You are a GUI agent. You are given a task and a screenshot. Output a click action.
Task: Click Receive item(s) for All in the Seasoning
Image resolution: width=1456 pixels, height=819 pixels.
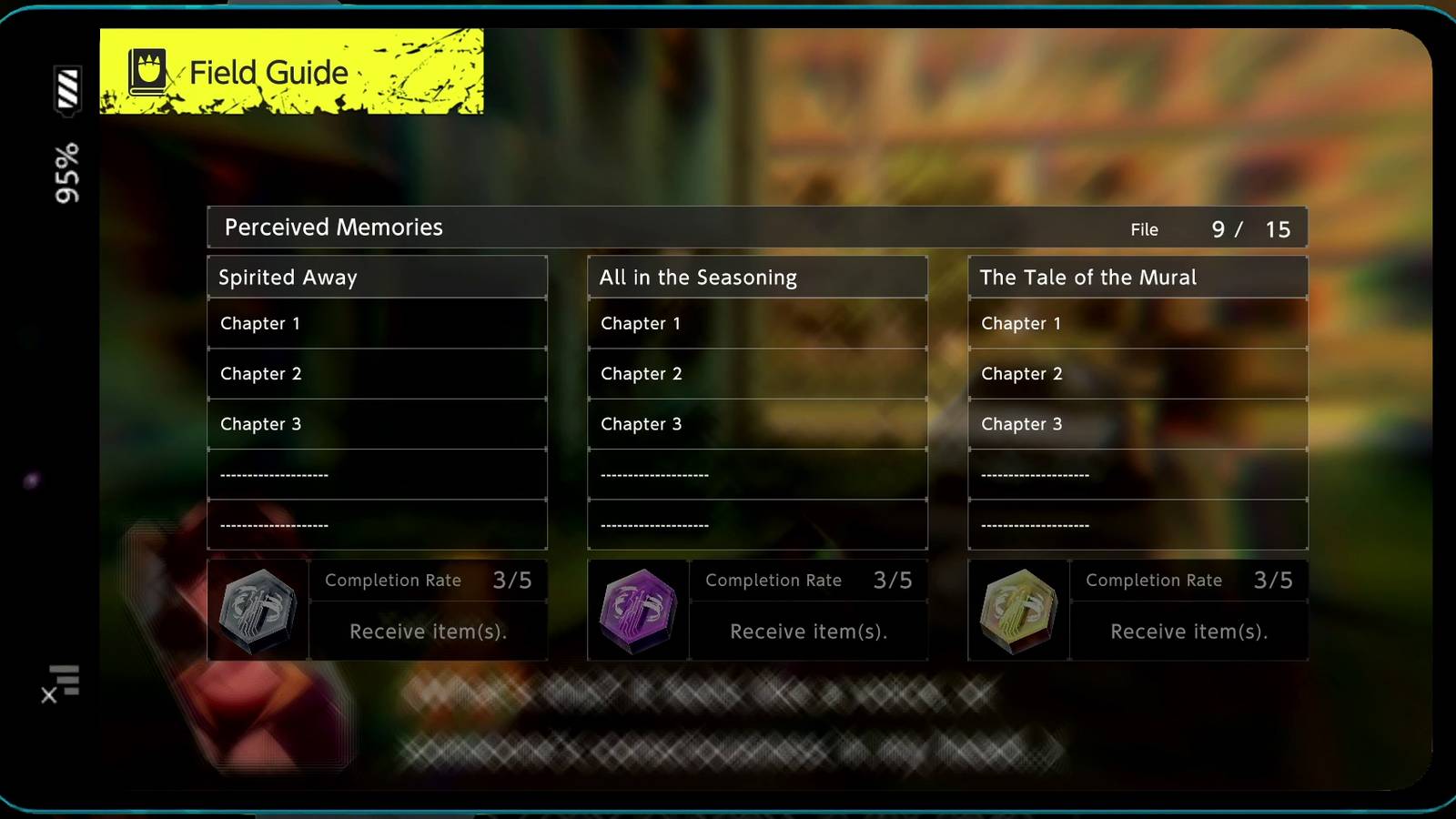(808, 631)
